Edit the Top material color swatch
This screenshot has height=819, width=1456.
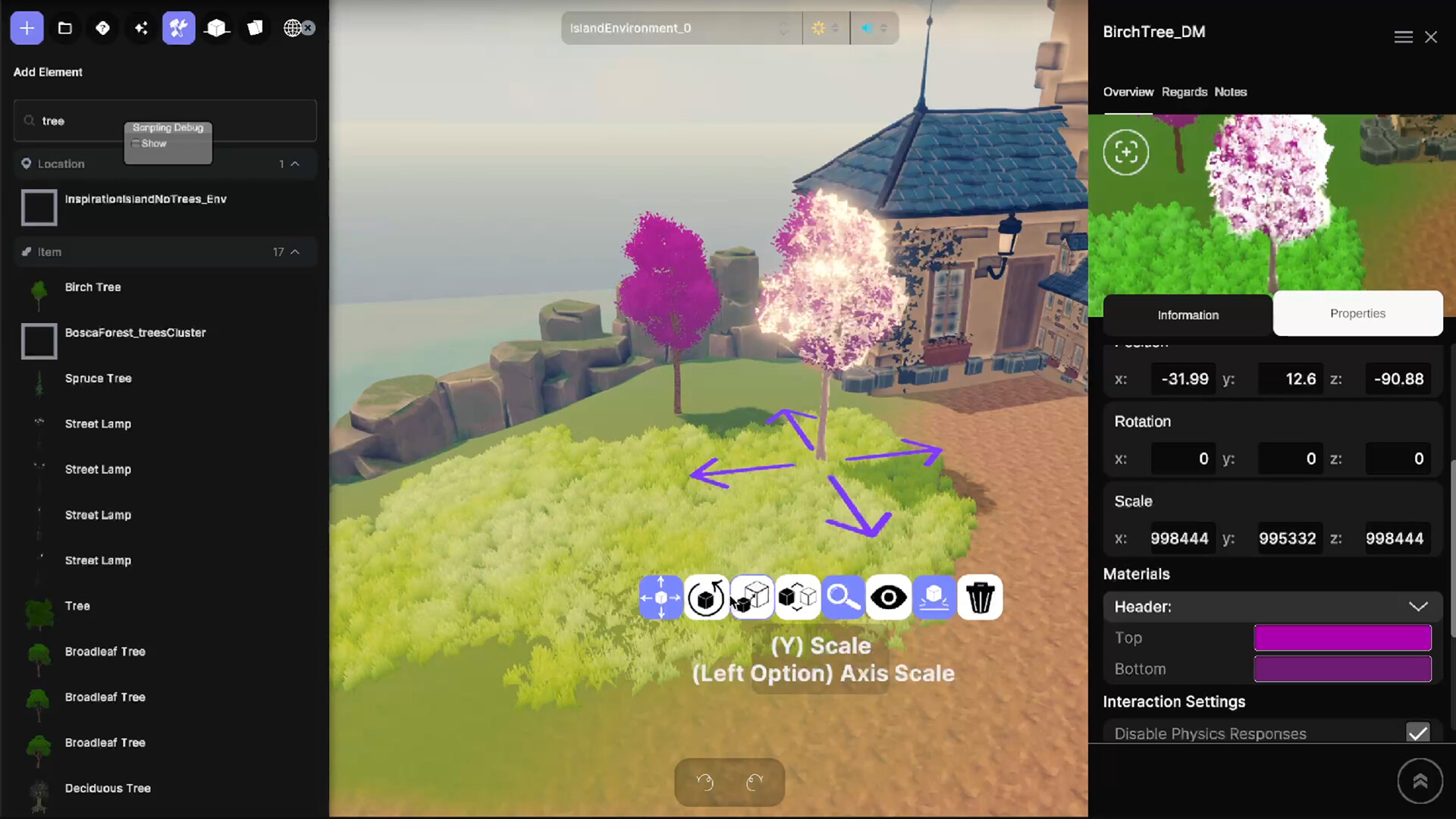(1342, 638)
